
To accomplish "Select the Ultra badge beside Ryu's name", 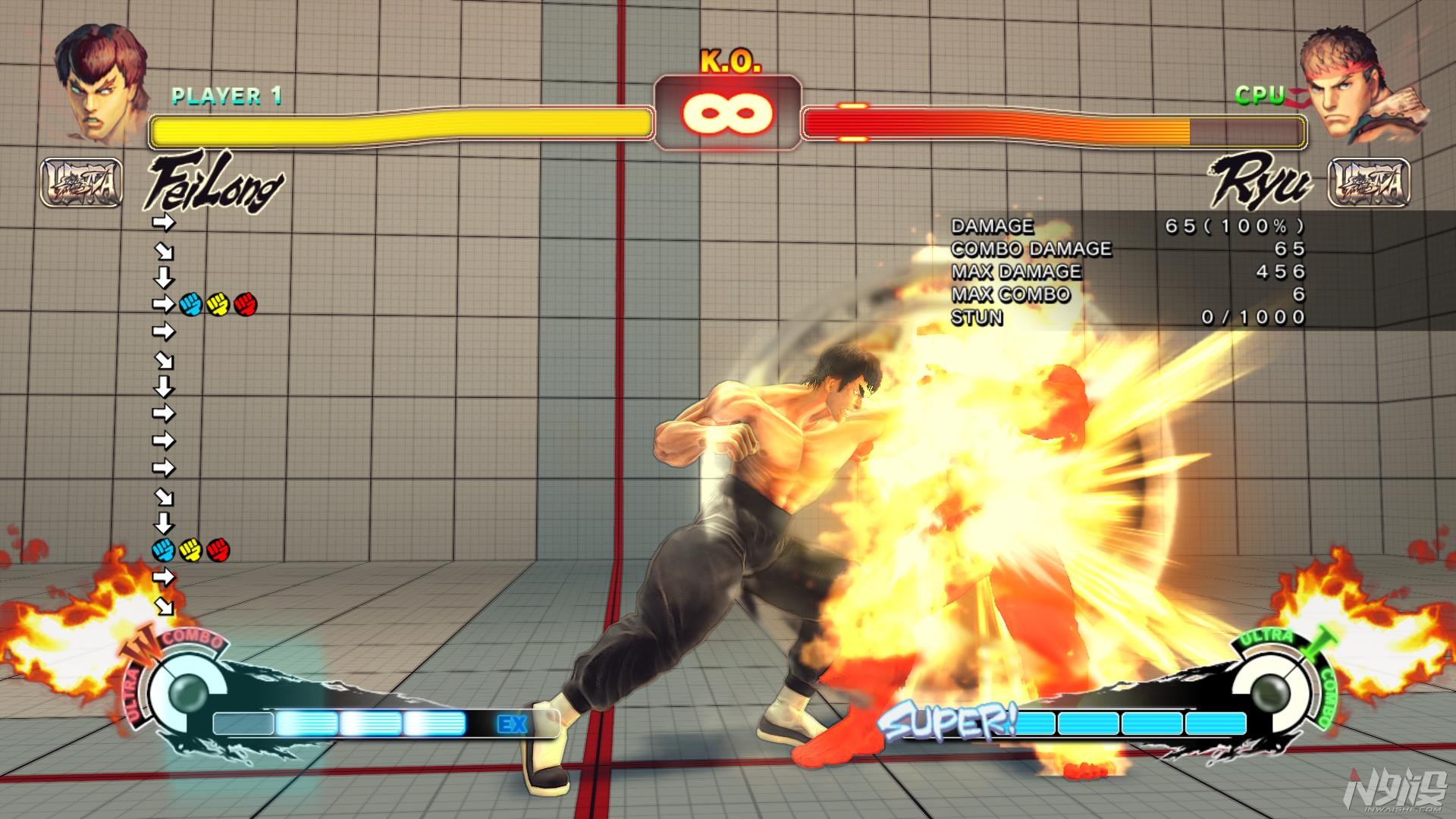I will tap(1370, 183).
